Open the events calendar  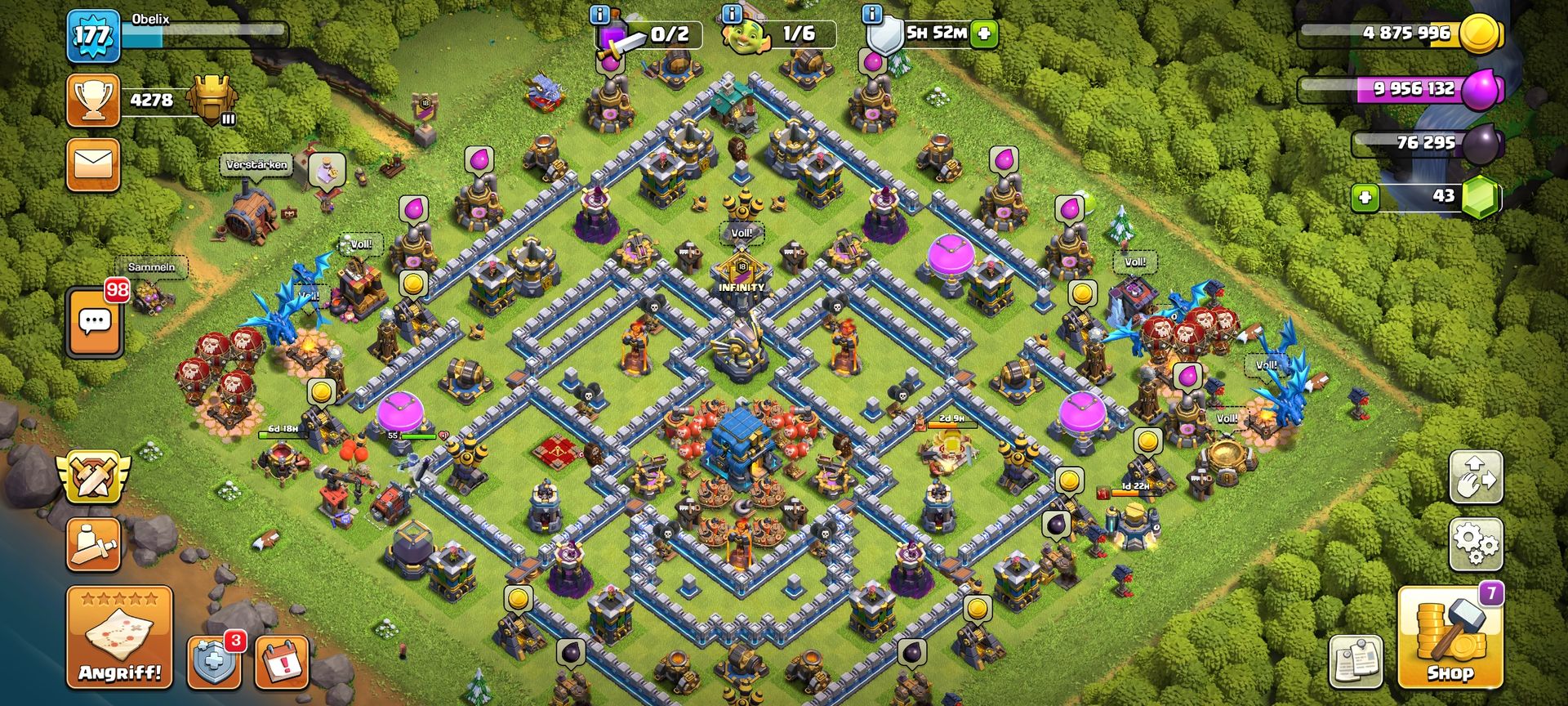pos(283,661)
